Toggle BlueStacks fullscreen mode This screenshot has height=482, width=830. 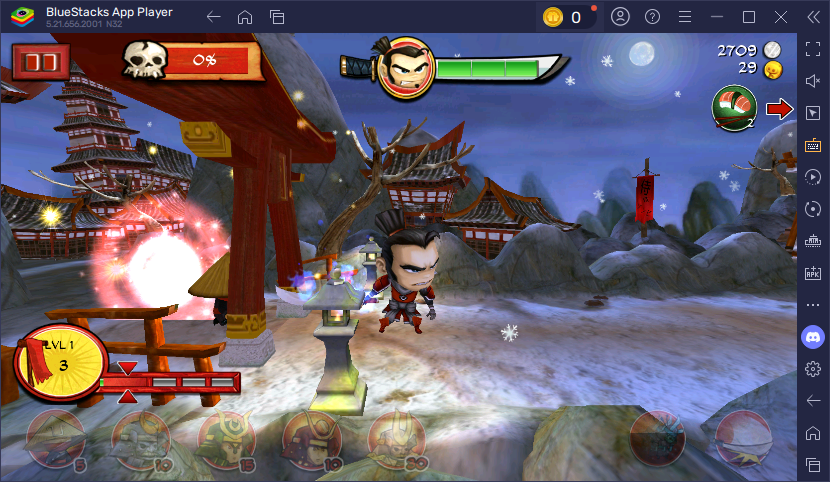(x=813, y=49)
